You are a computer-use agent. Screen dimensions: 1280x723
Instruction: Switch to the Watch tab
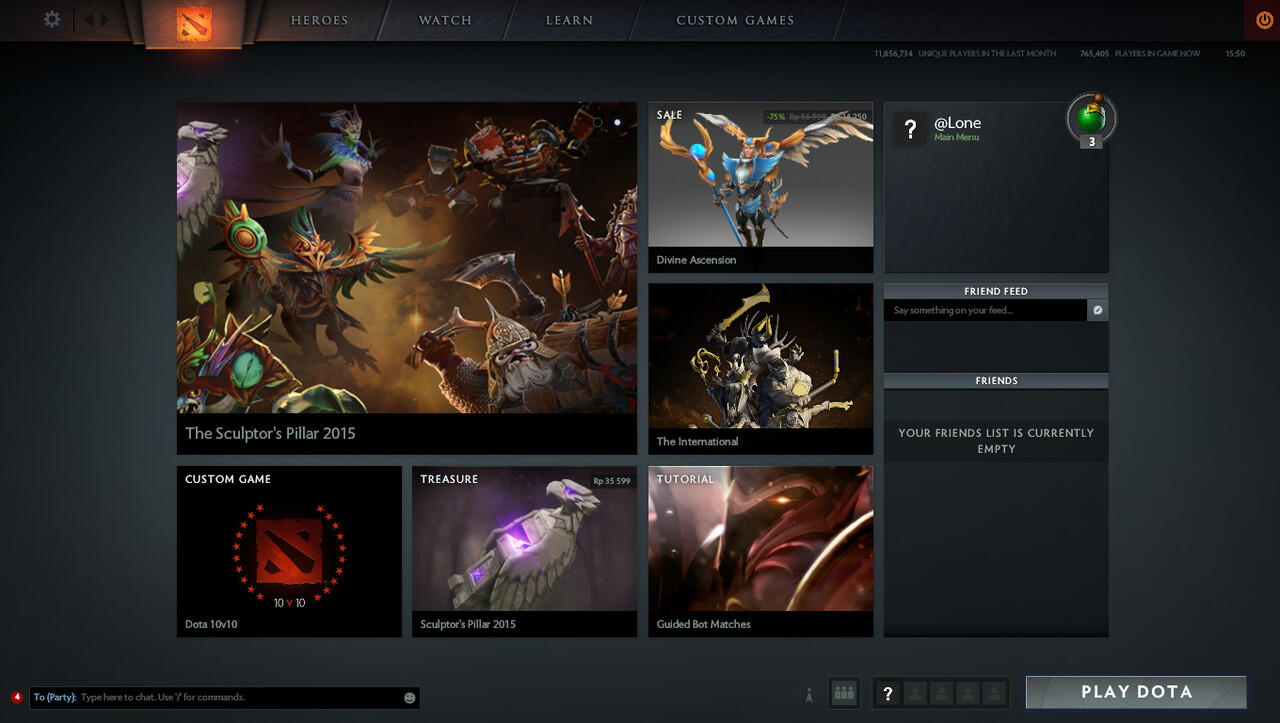tap(445, 20)
